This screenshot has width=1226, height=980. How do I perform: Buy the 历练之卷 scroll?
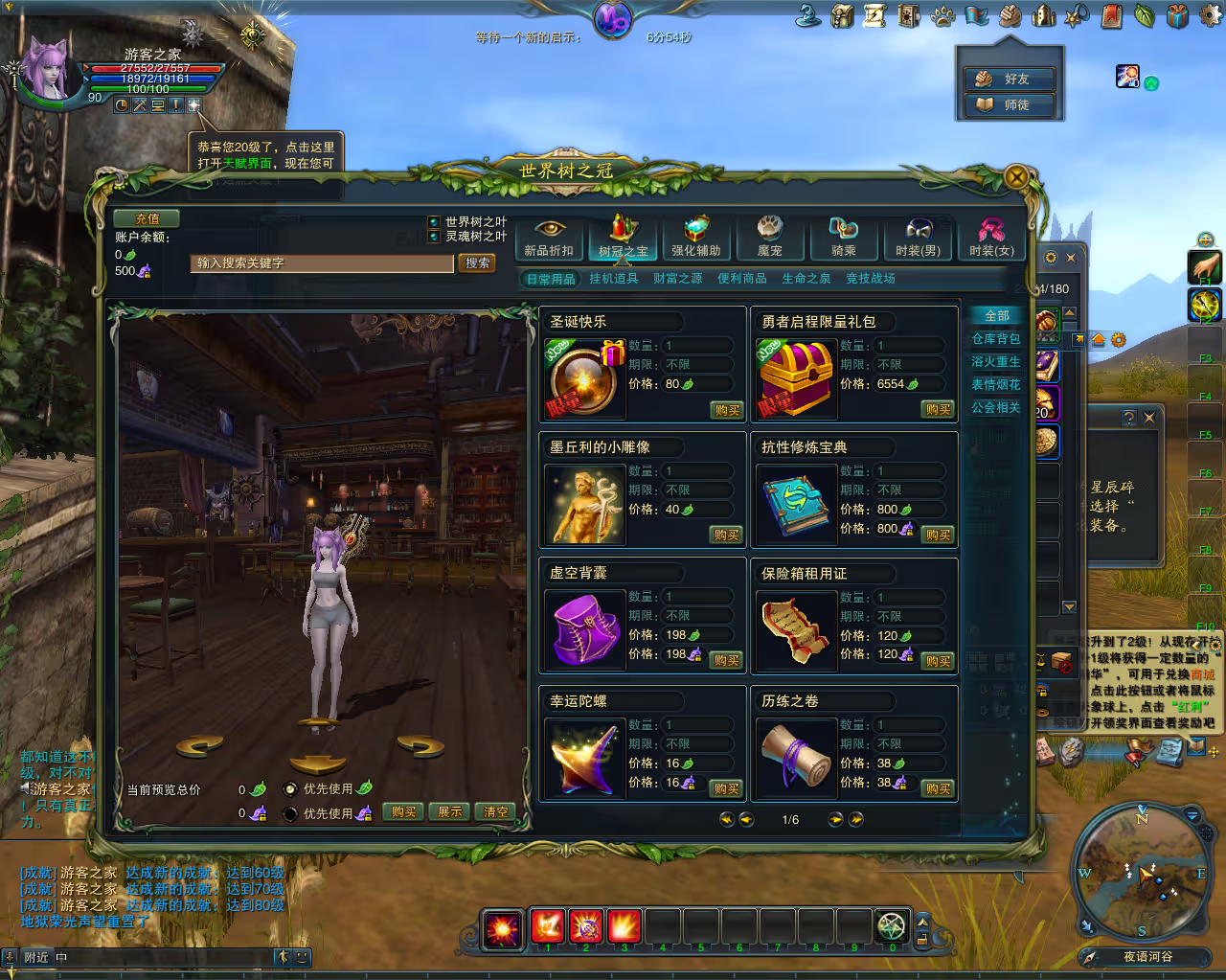pos(939,788)
